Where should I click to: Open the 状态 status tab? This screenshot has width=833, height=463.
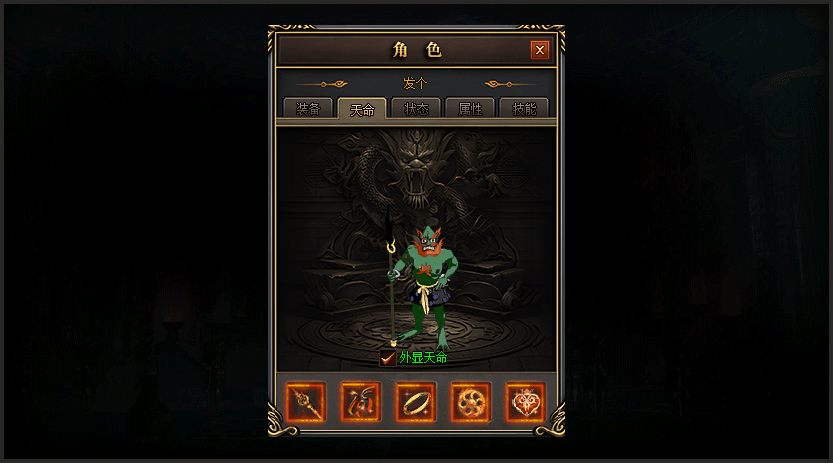tap(416, 109)
